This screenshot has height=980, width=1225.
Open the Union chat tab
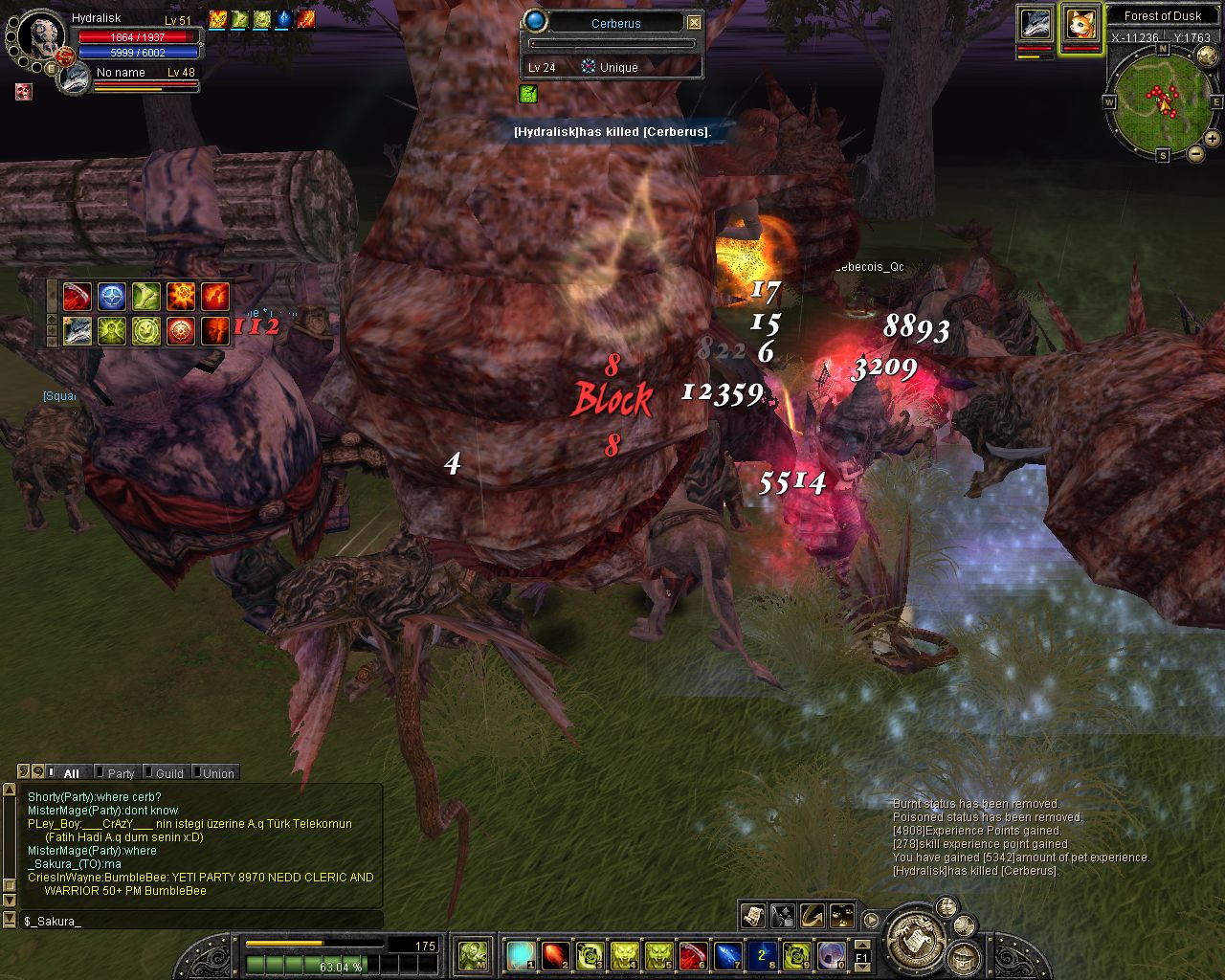217,773
